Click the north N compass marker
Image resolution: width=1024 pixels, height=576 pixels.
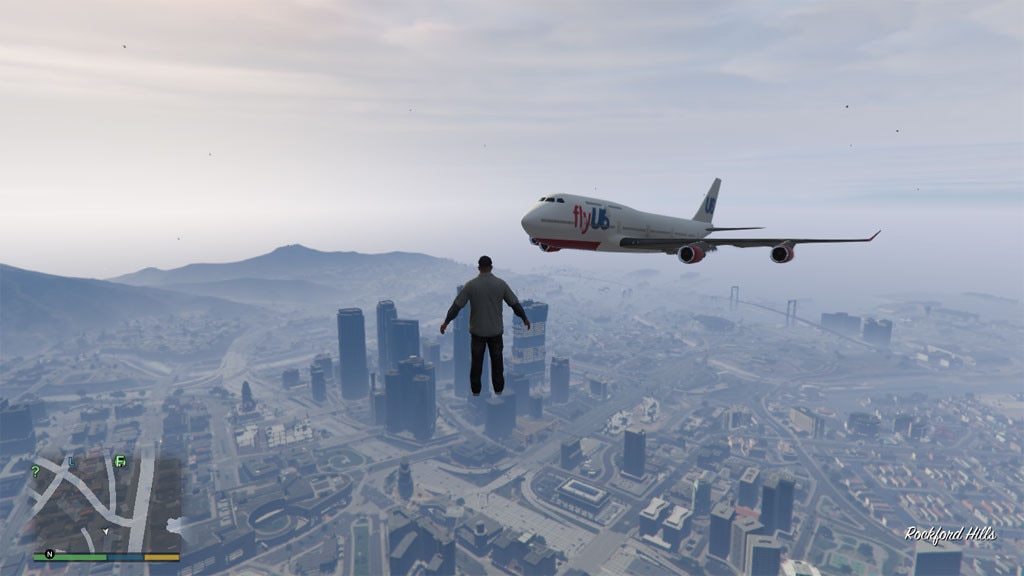pos(48,553)
